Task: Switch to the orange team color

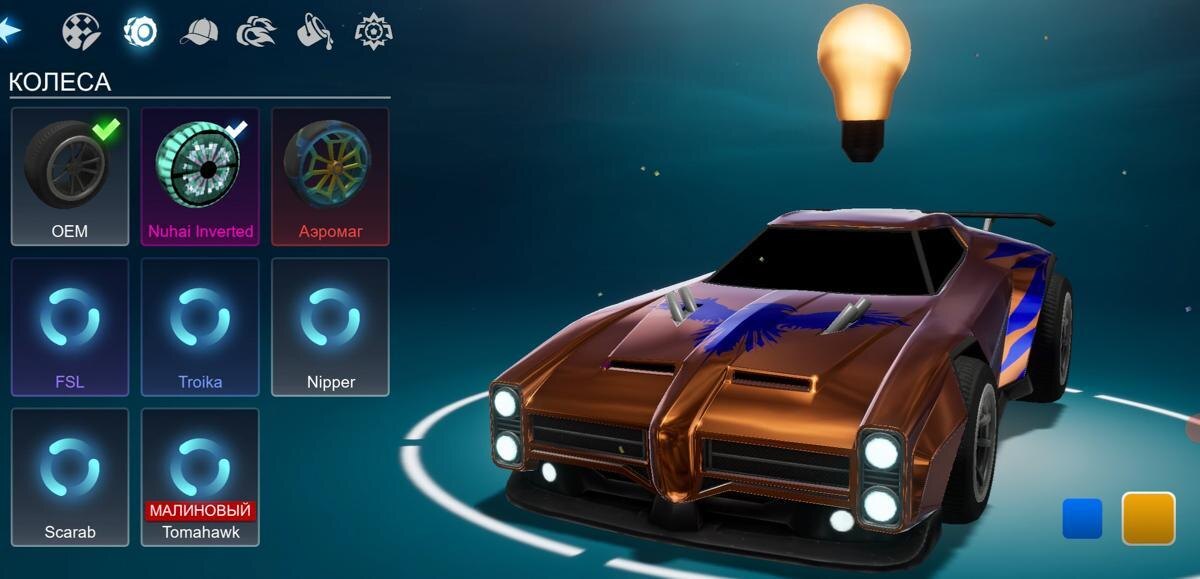Action: pyautogui.click(x=1148, y=518)
